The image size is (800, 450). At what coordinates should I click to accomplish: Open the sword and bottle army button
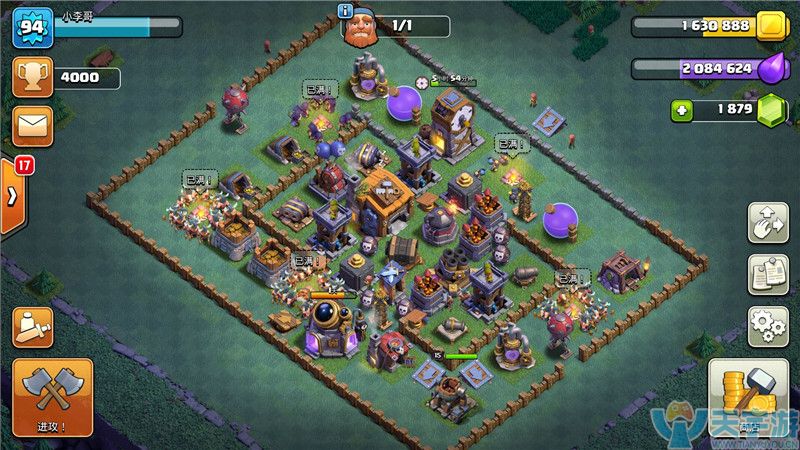click(32, 327)
